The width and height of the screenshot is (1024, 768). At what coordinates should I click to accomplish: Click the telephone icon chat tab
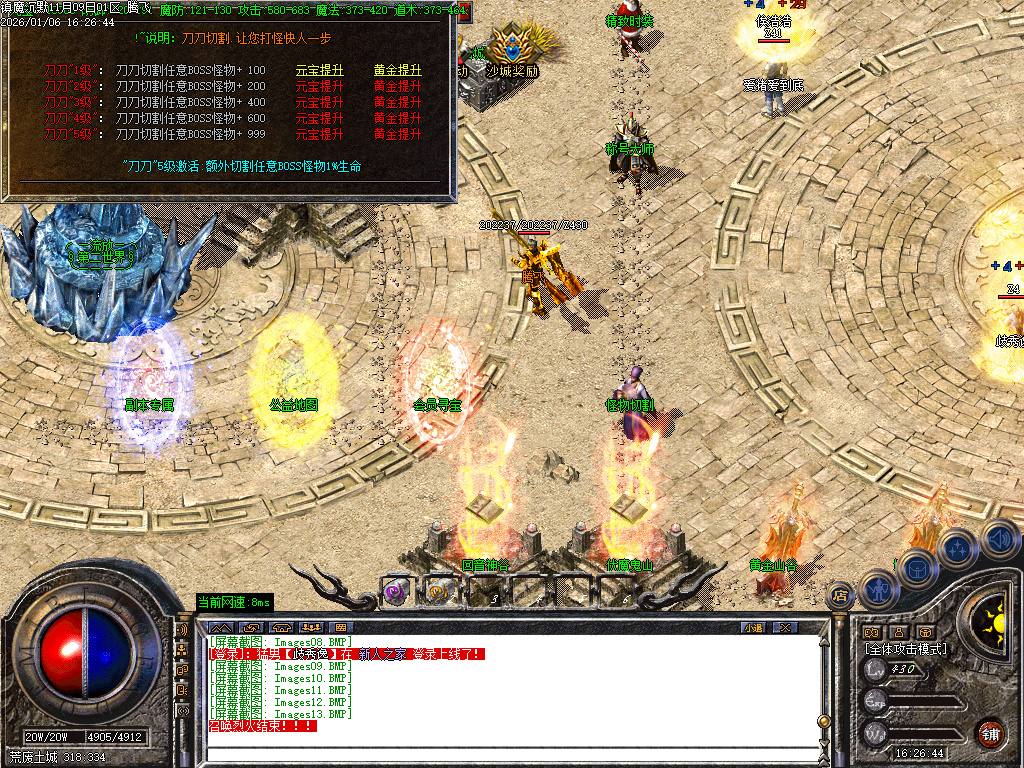point(281,627)
